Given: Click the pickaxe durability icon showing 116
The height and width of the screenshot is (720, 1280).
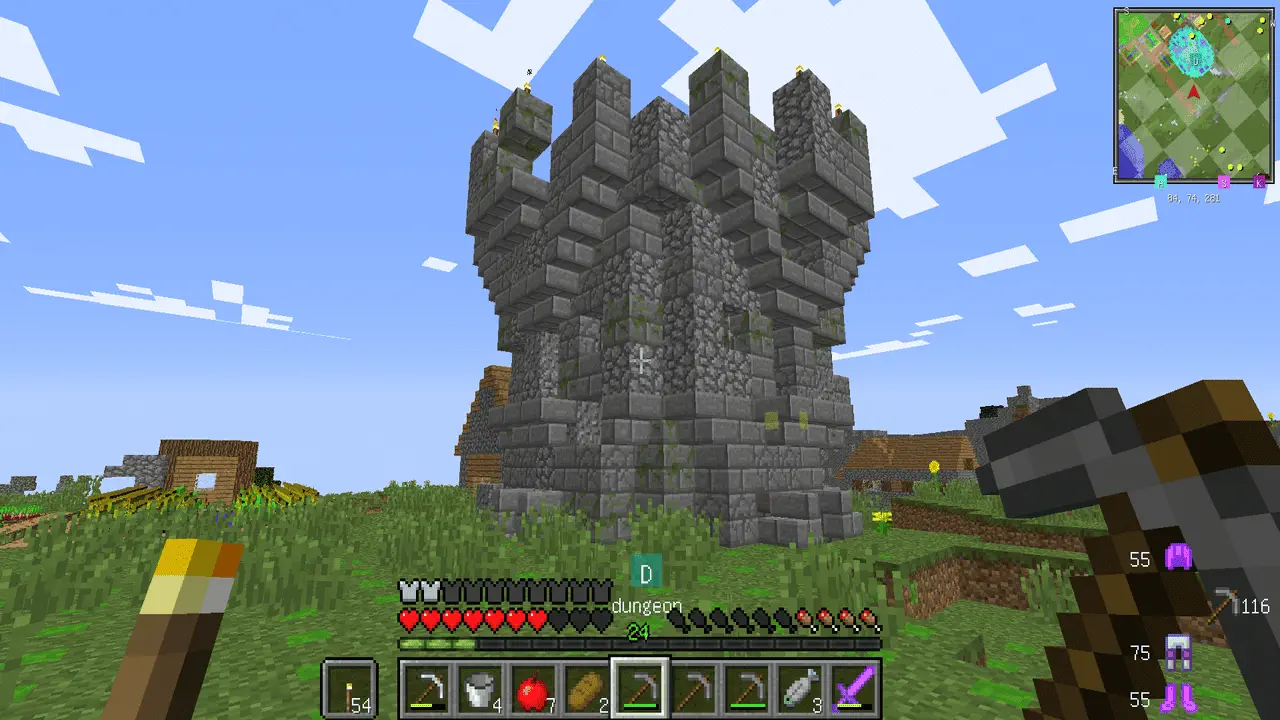Looking at the screenshot, I should click(x=1222, y=604).
